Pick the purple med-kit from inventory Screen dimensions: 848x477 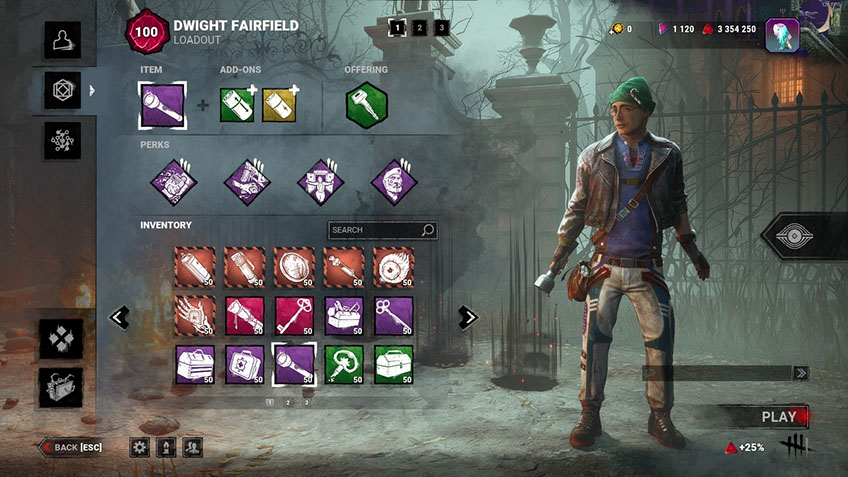click(244, 365)
